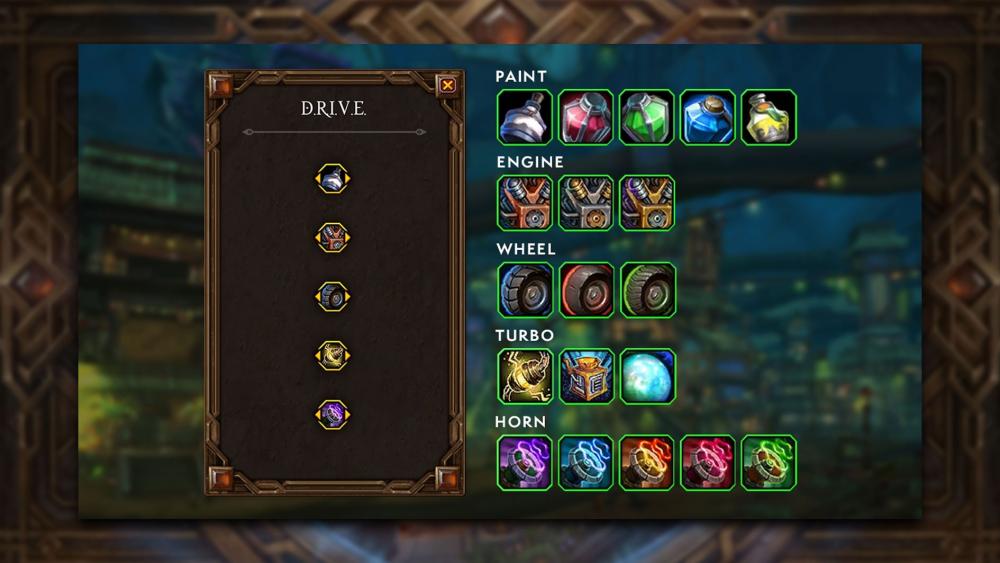Viewport: 1000px width, 563px height.
Task: Choose the red paint bottle
Action: tap(586, 117)
